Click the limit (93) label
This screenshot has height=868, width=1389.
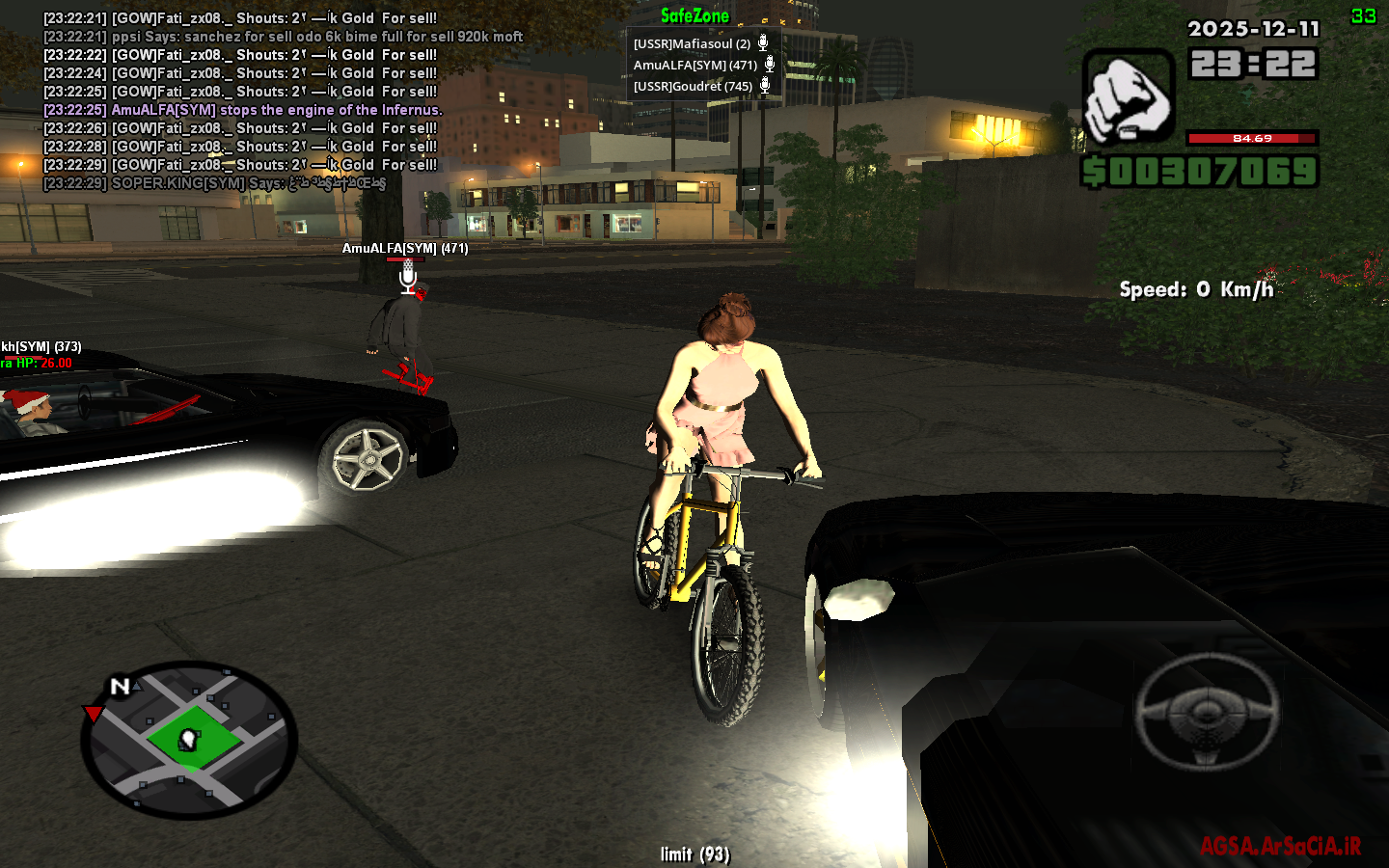coord(695,854)
